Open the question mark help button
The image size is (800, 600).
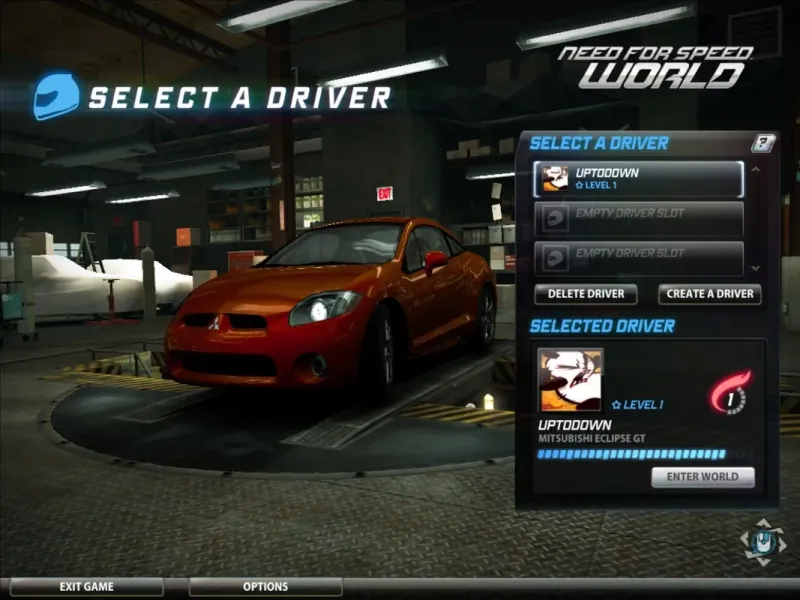763,143
